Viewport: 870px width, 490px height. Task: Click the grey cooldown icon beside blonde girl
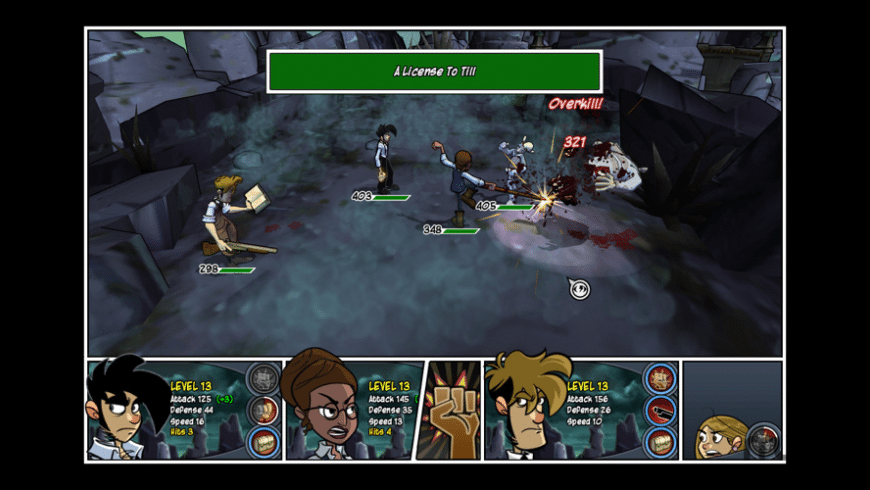click(764, 440)
